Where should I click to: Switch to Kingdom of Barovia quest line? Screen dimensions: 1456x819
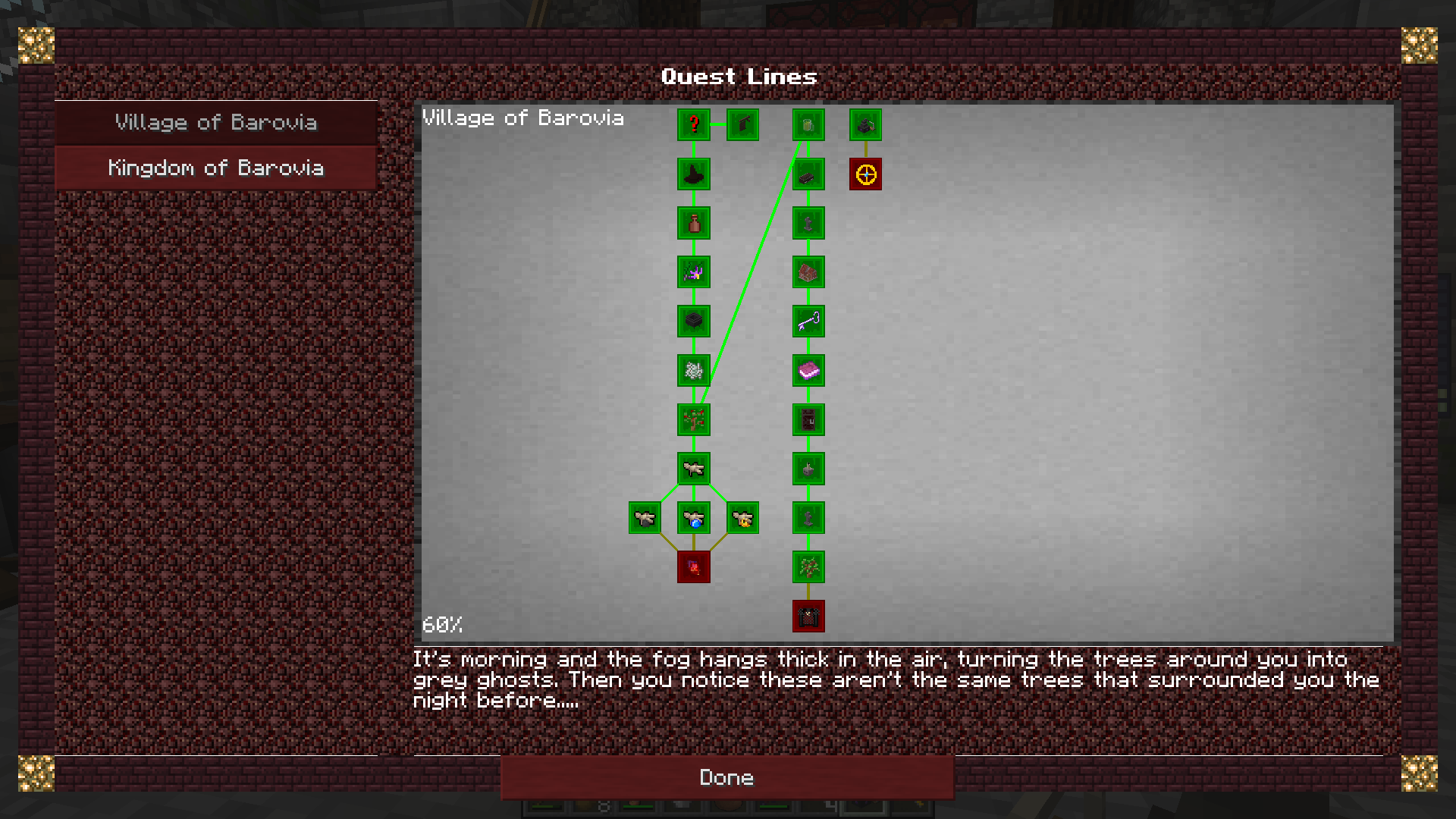(x=216, y=168)
